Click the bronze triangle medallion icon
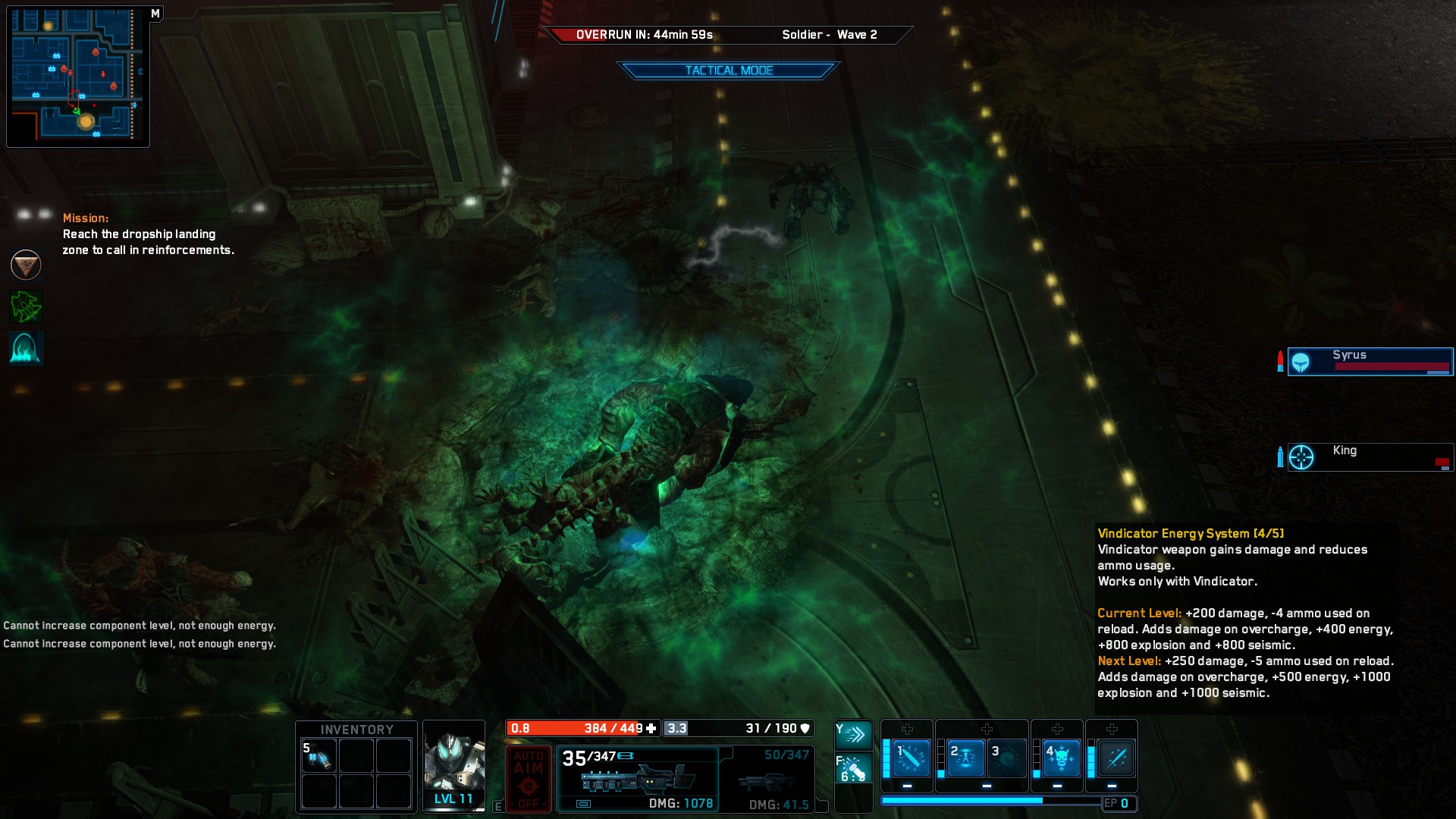Viewport: 1456px width, 819px height. (x=26, y=265)
